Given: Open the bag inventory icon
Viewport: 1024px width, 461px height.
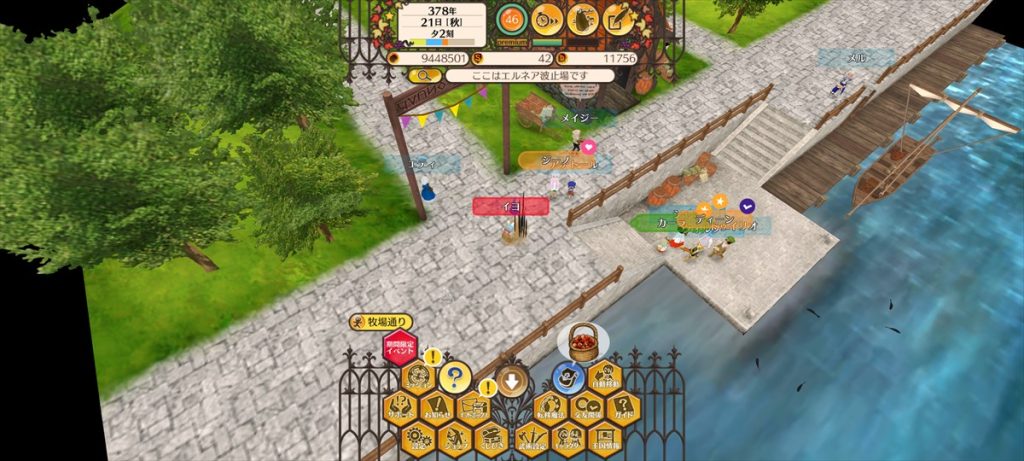Looking at the screenshot, I should click(x=583, y=19).
